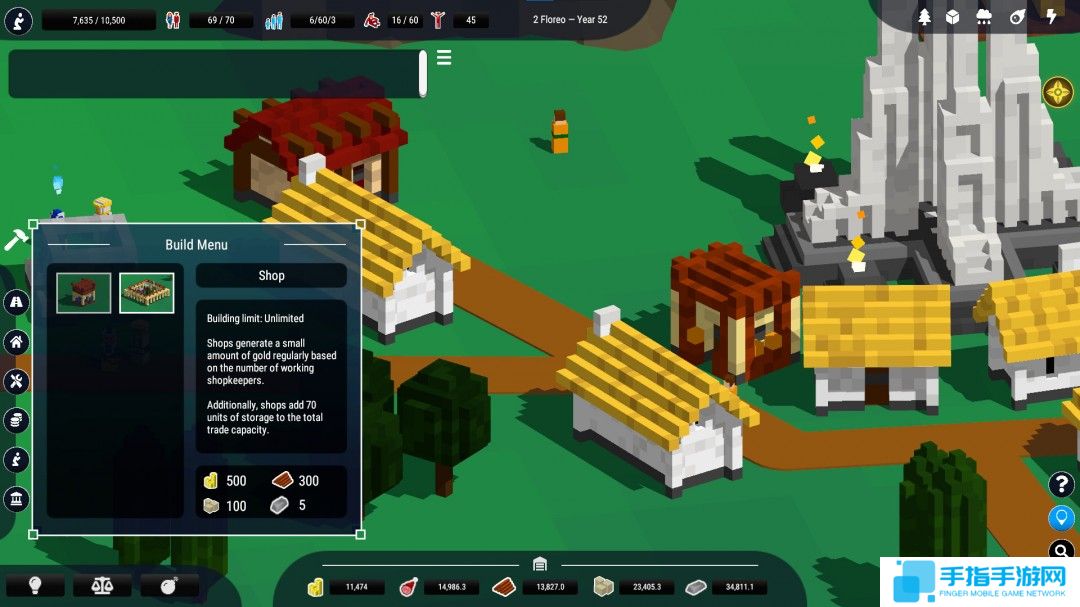Viewport: 1080px width, 607px height.
Task: Click the lightbulb button
Action: (34, 585)
